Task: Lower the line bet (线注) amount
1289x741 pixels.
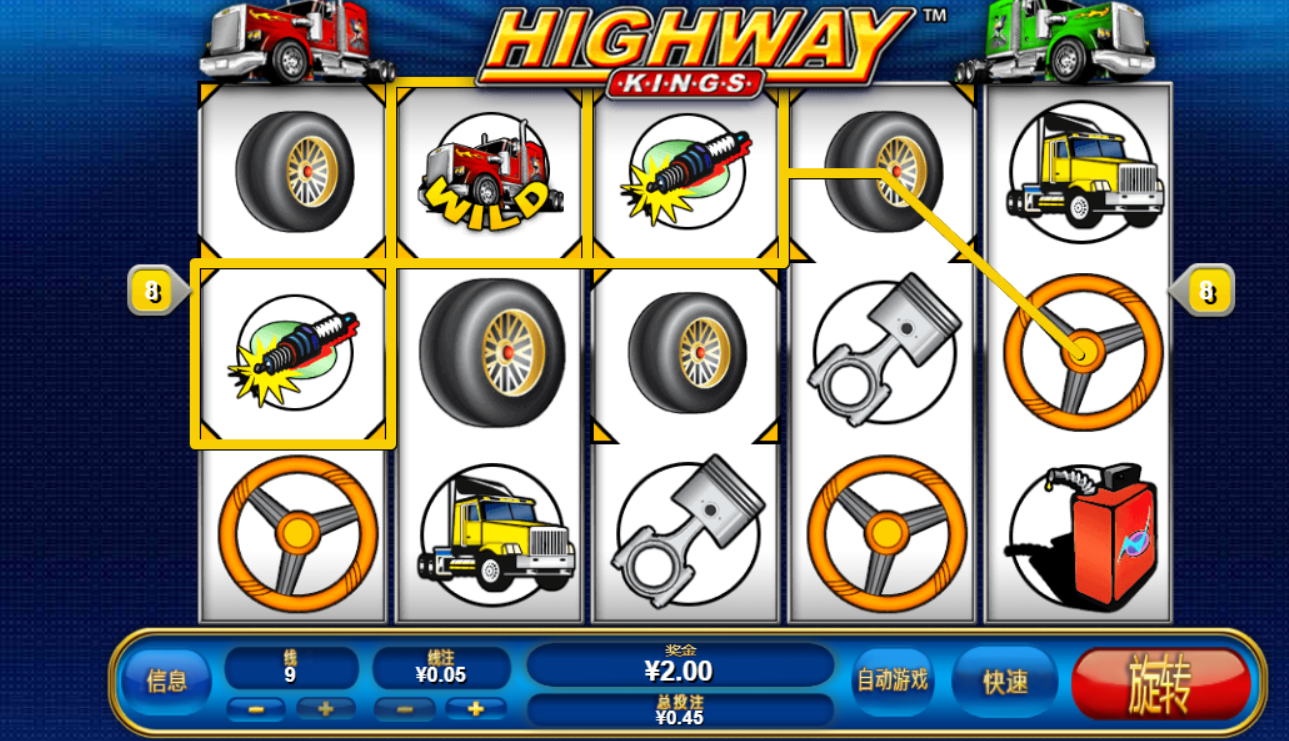Action: pyautogui.click(x=404, y=709)
